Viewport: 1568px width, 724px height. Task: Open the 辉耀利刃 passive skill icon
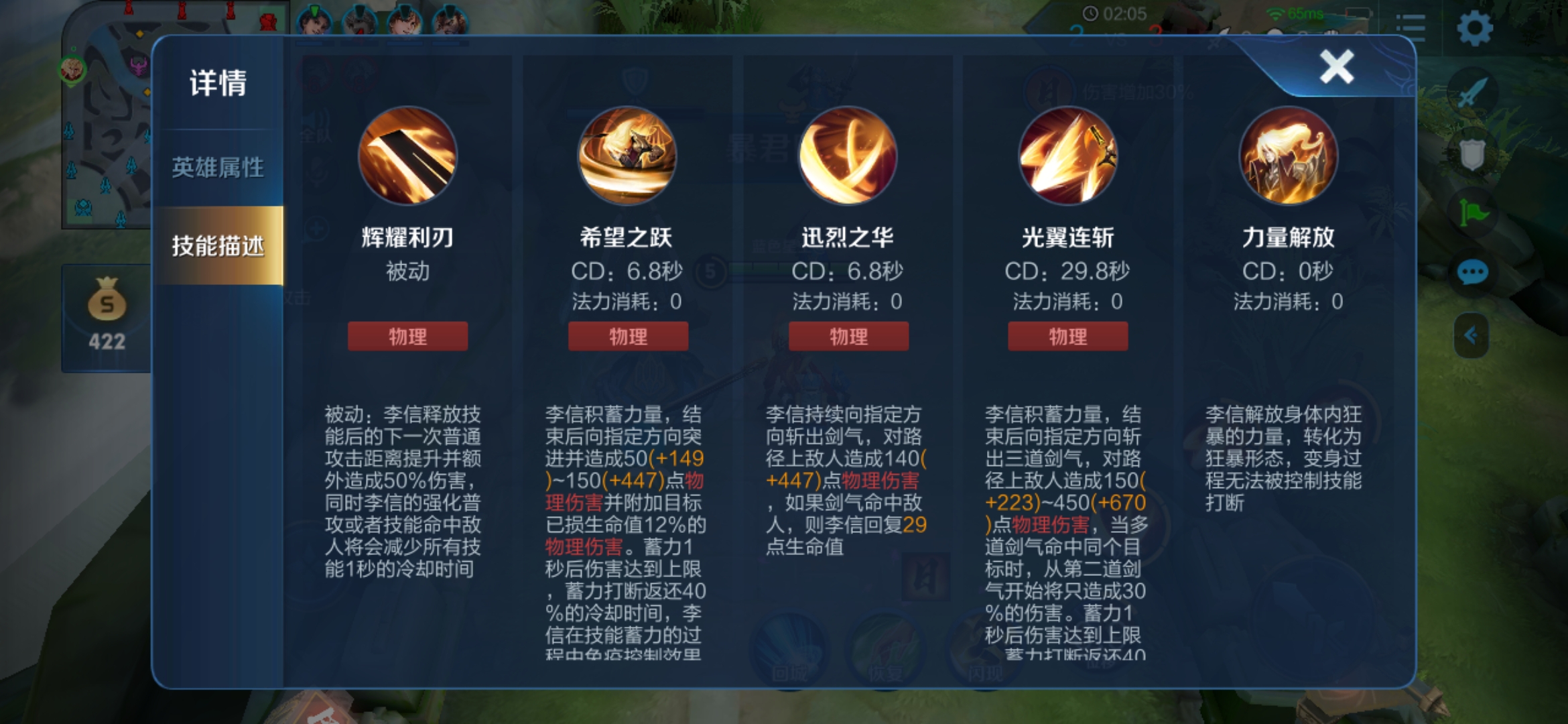coord(407,156)
